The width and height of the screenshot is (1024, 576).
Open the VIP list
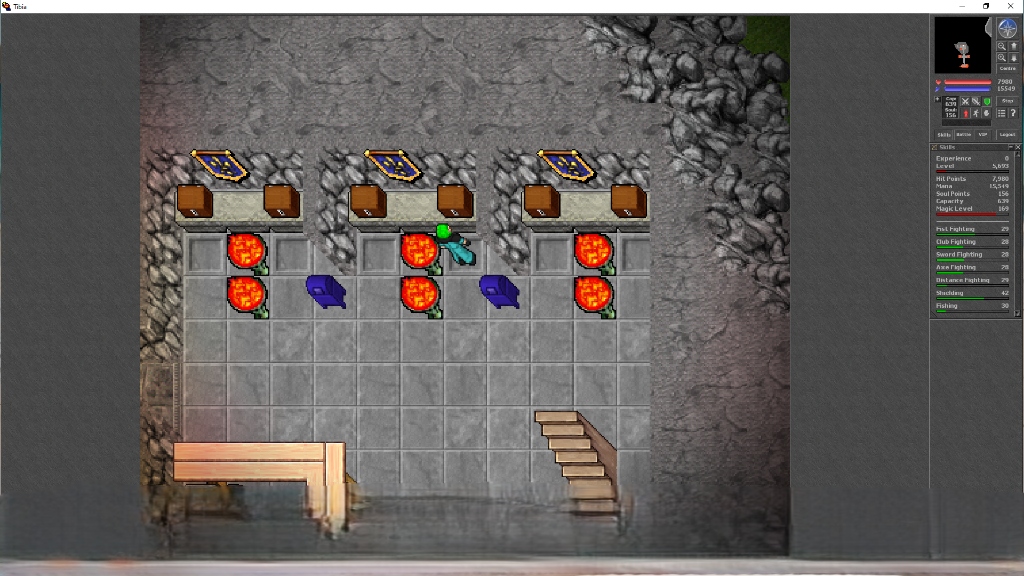click(982, 134)
